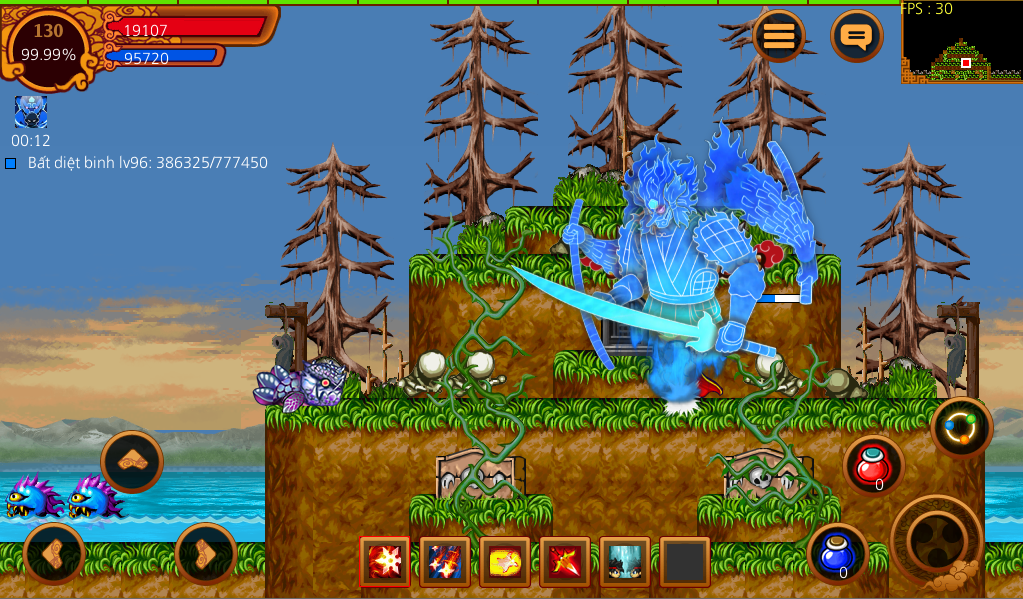Tap the large tomoe attack button

pos(936,541)
